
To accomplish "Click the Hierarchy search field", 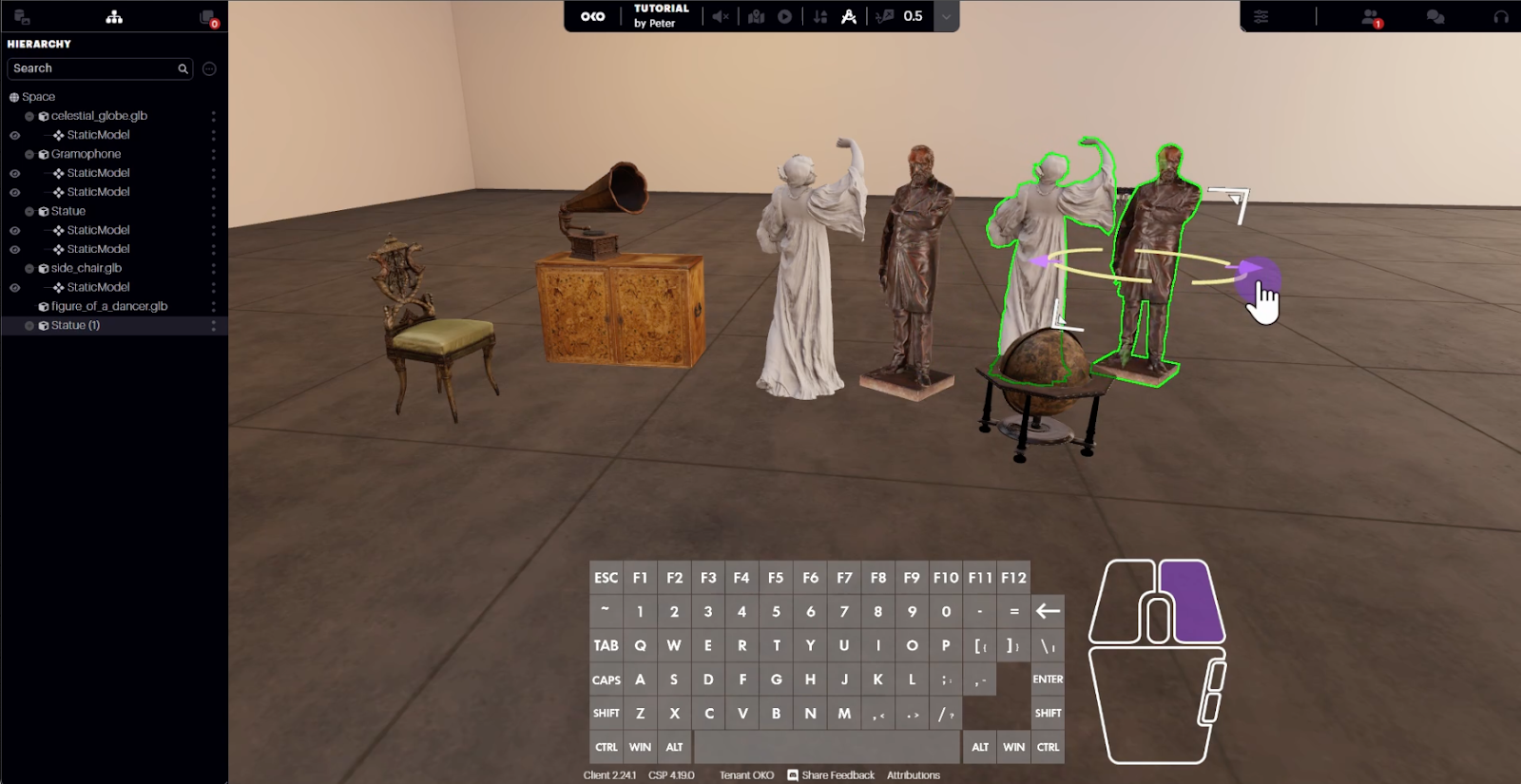I will [x=93, y=68].
